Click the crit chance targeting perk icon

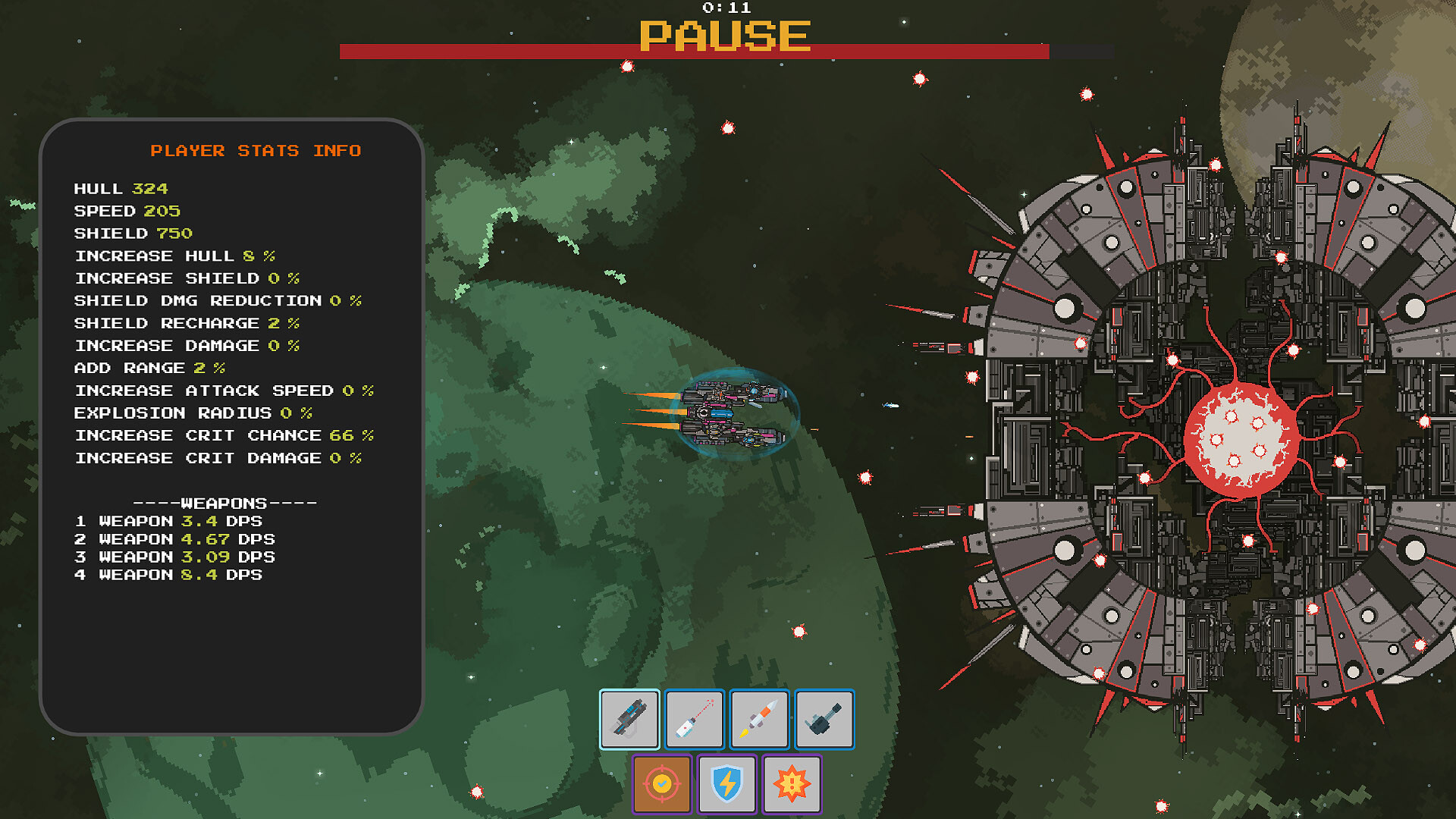click(661, 784)
